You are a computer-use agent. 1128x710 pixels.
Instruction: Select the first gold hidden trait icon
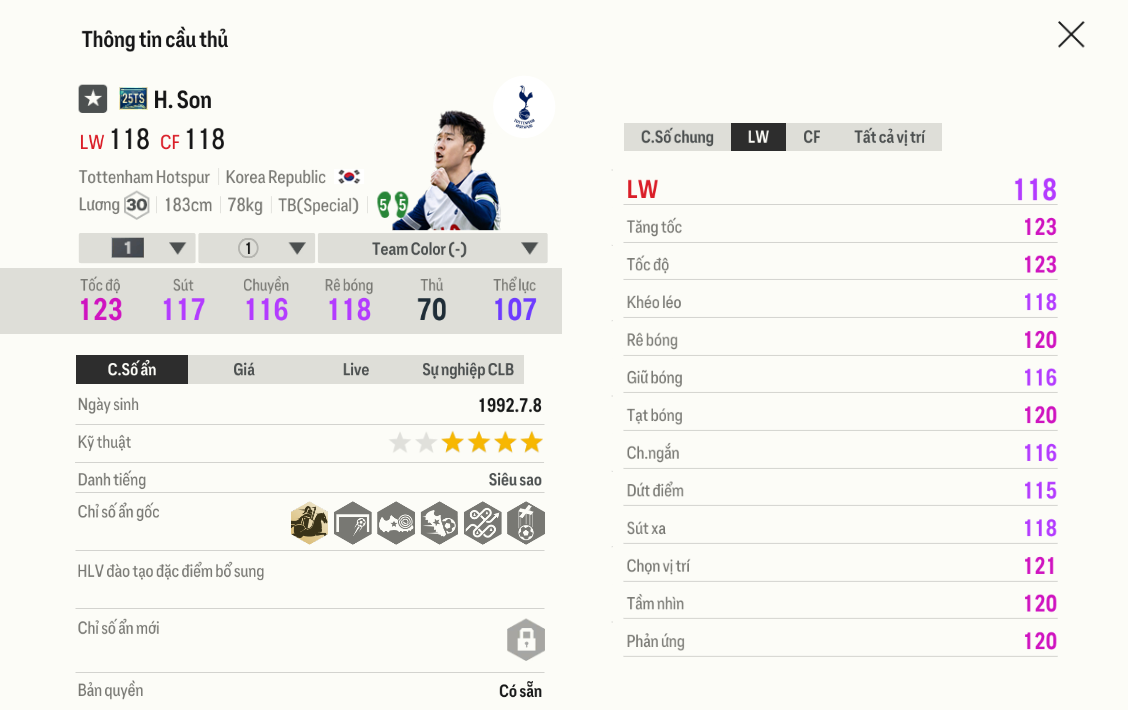[310, 523]
